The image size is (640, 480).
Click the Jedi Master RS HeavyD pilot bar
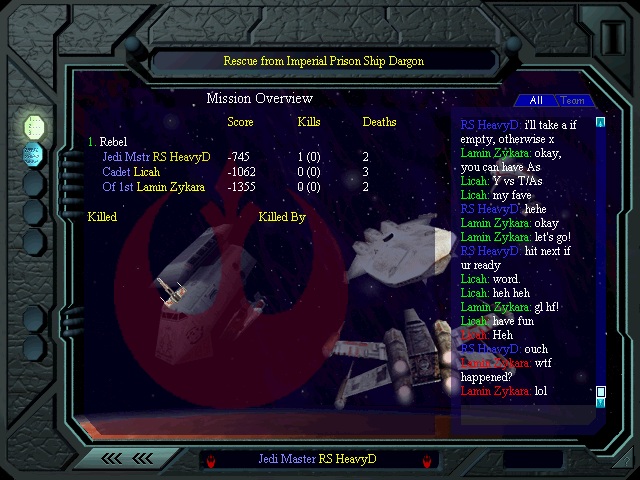click(x=317, y=460)
